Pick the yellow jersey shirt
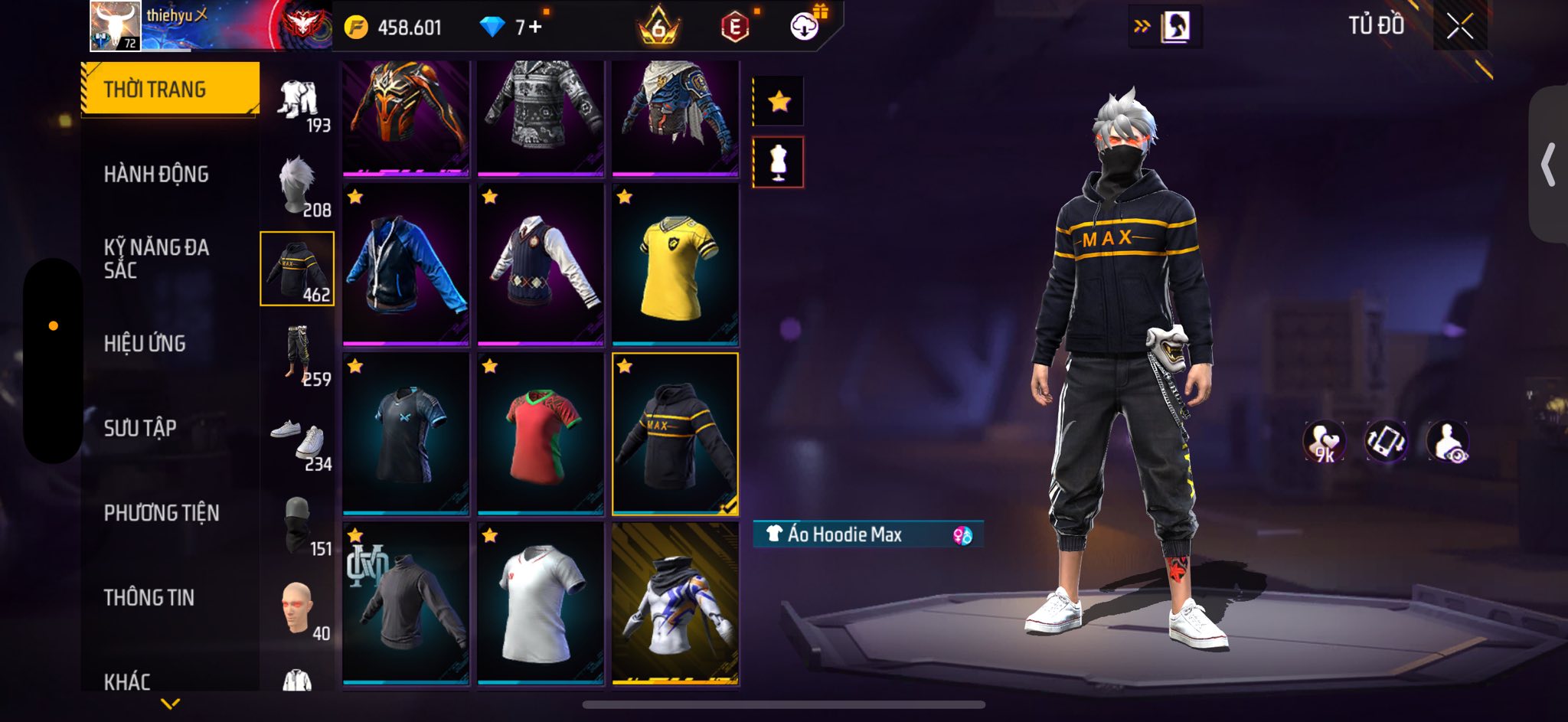 coord(675,265)
